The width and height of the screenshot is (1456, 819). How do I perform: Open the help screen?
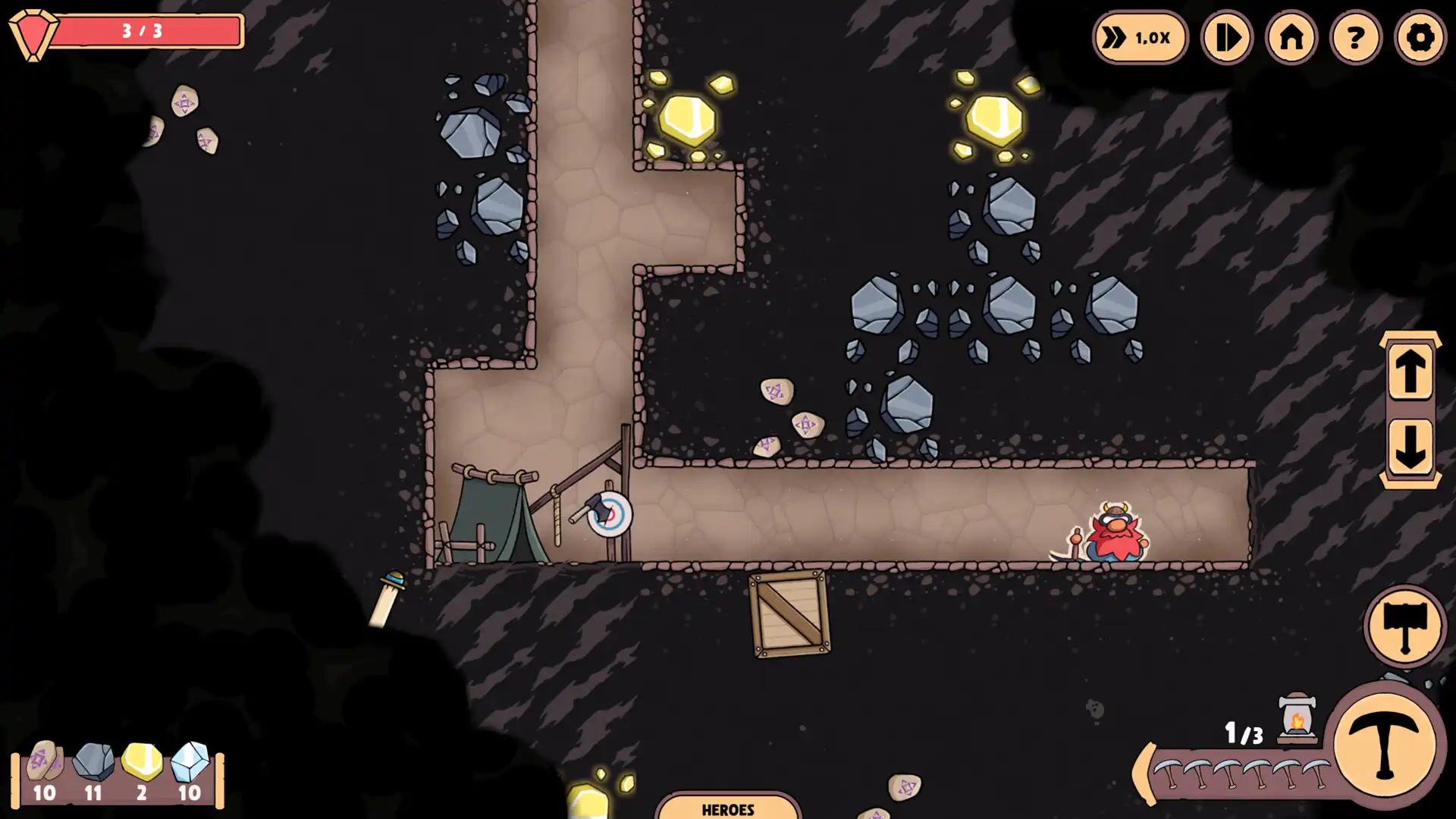[1354, 37]
